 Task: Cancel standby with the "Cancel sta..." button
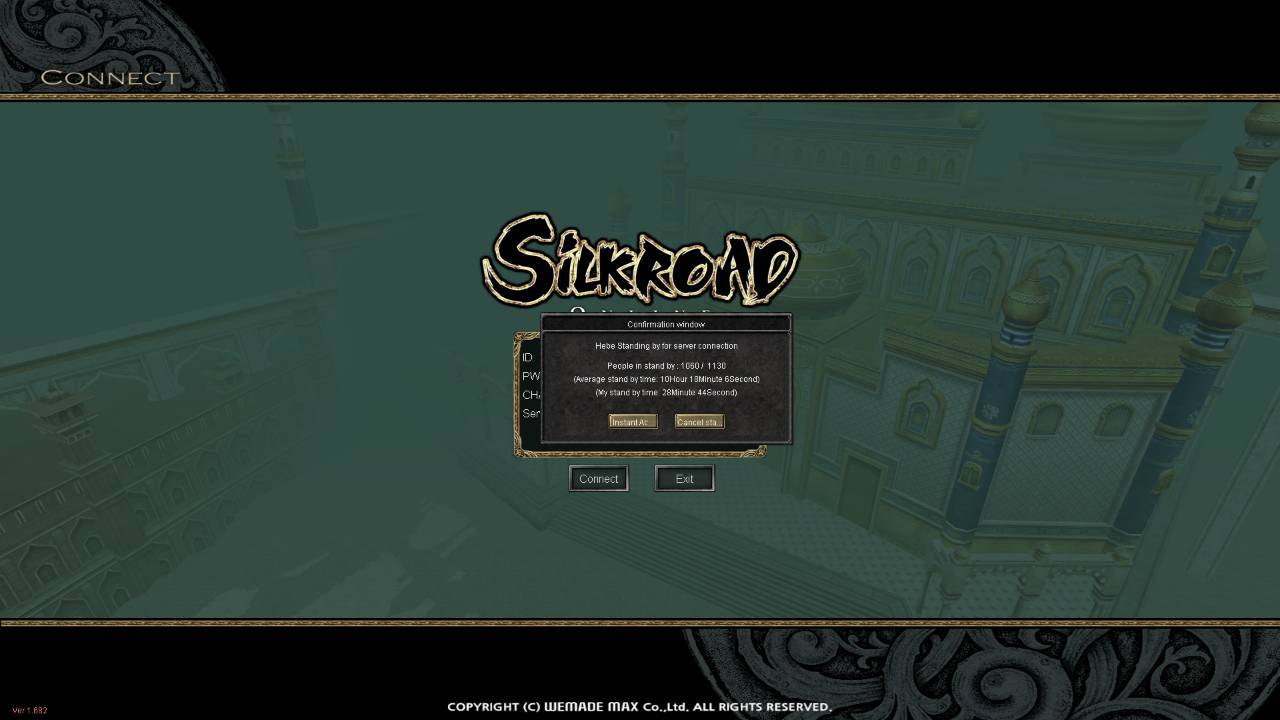point(699,422)
